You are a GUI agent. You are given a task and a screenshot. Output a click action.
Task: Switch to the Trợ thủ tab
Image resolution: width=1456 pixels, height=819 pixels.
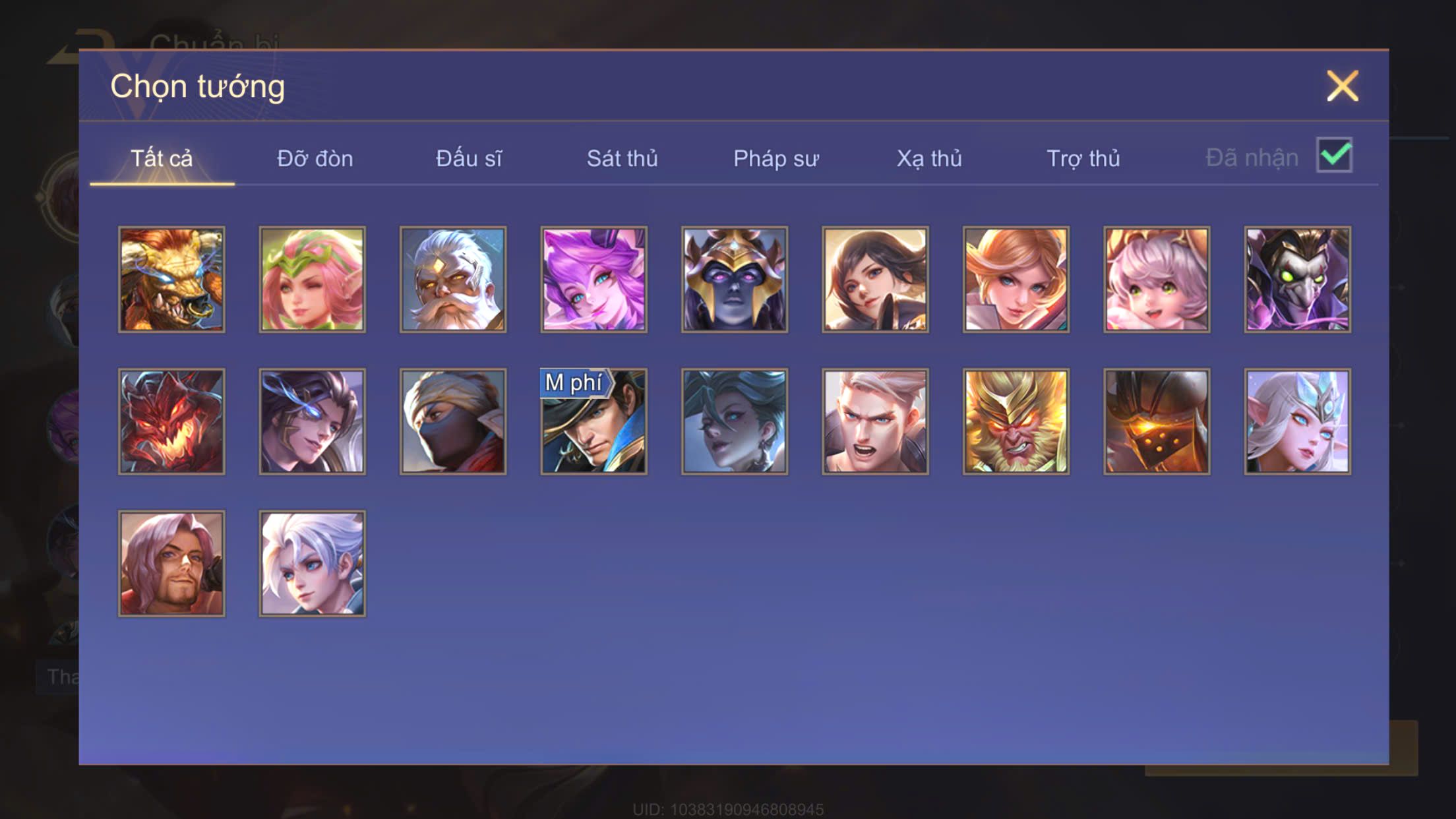1083,159
